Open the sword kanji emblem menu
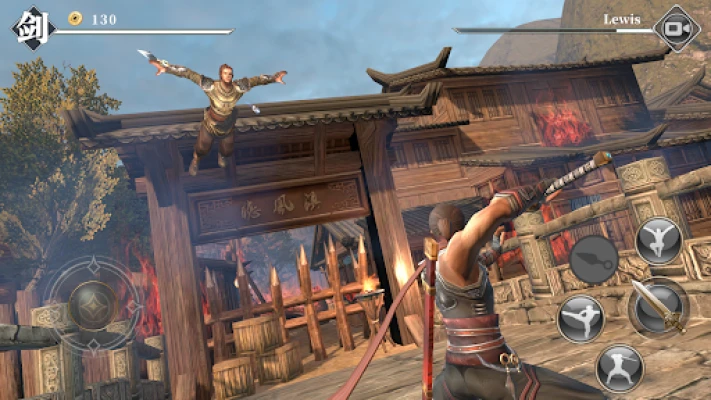 (x=30, y=27)
